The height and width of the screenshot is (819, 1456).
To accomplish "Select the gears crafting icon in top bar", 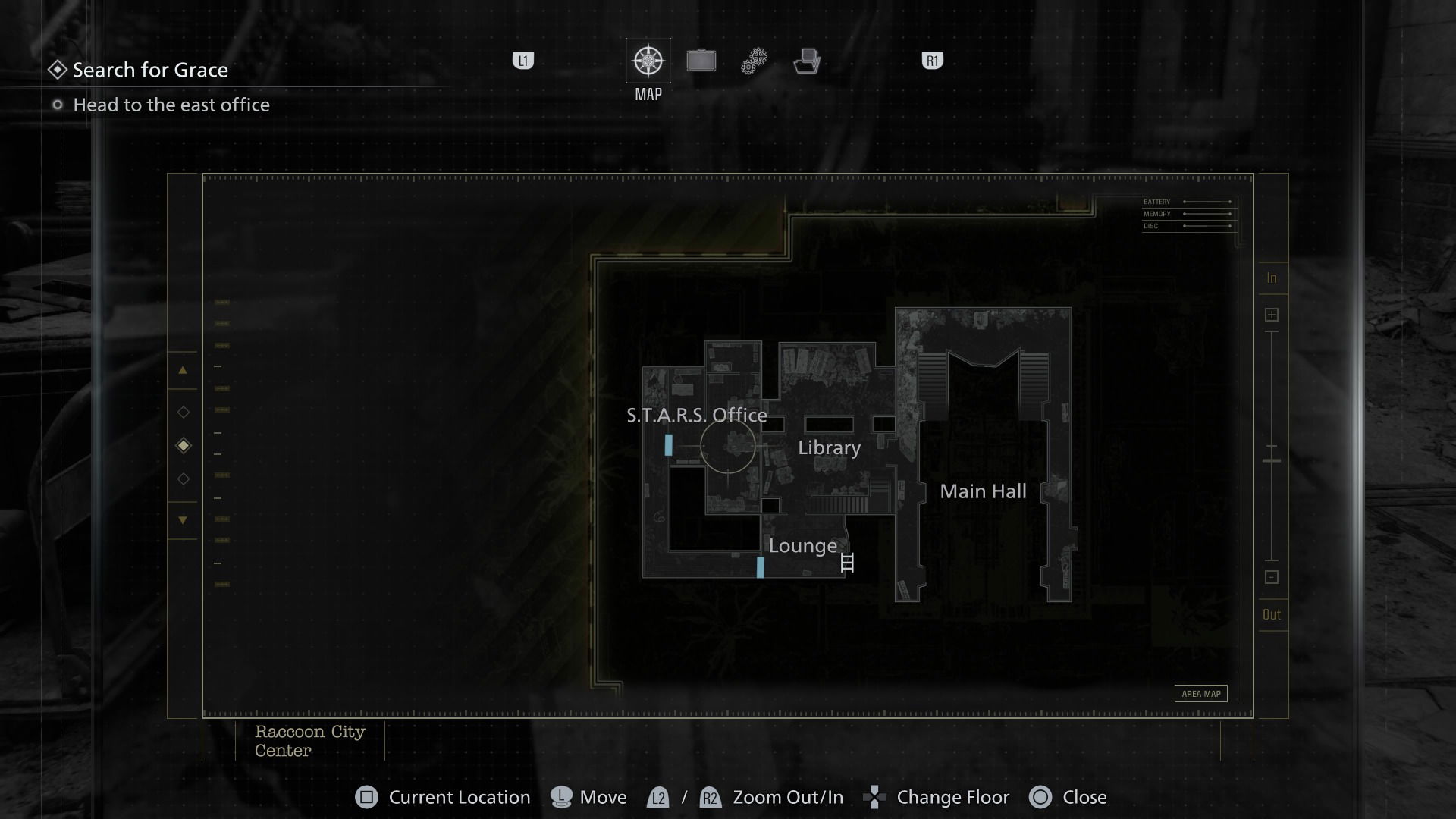I will point(753,60).
